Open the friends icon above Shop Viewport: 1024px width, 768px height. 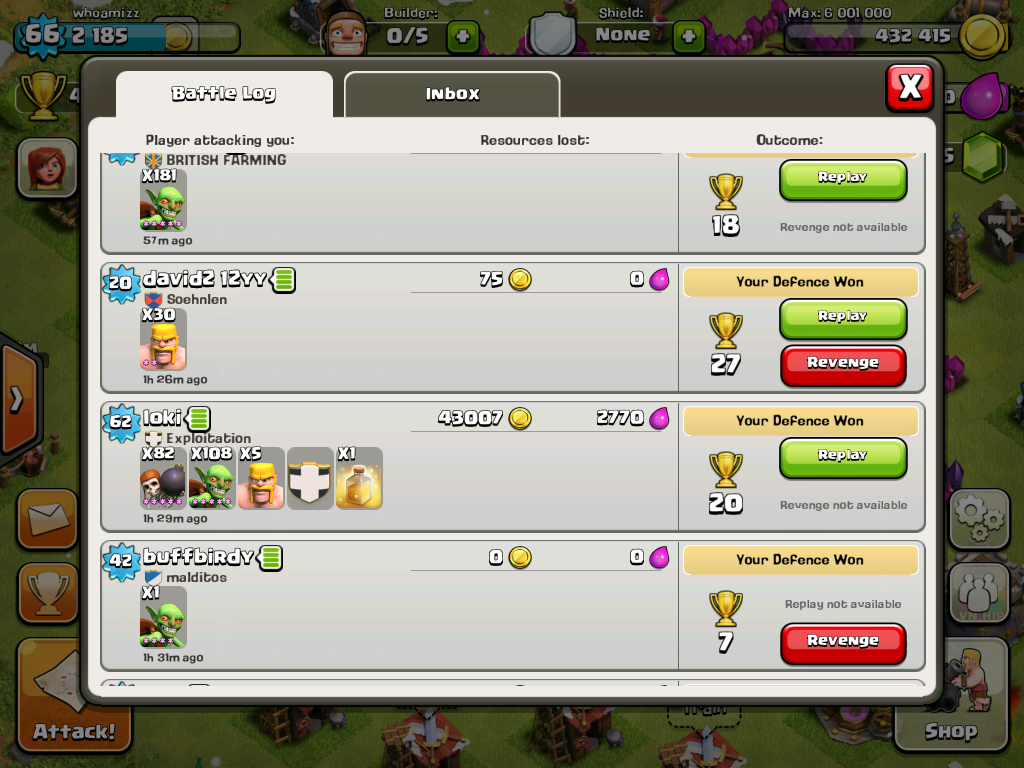[978, 592]
